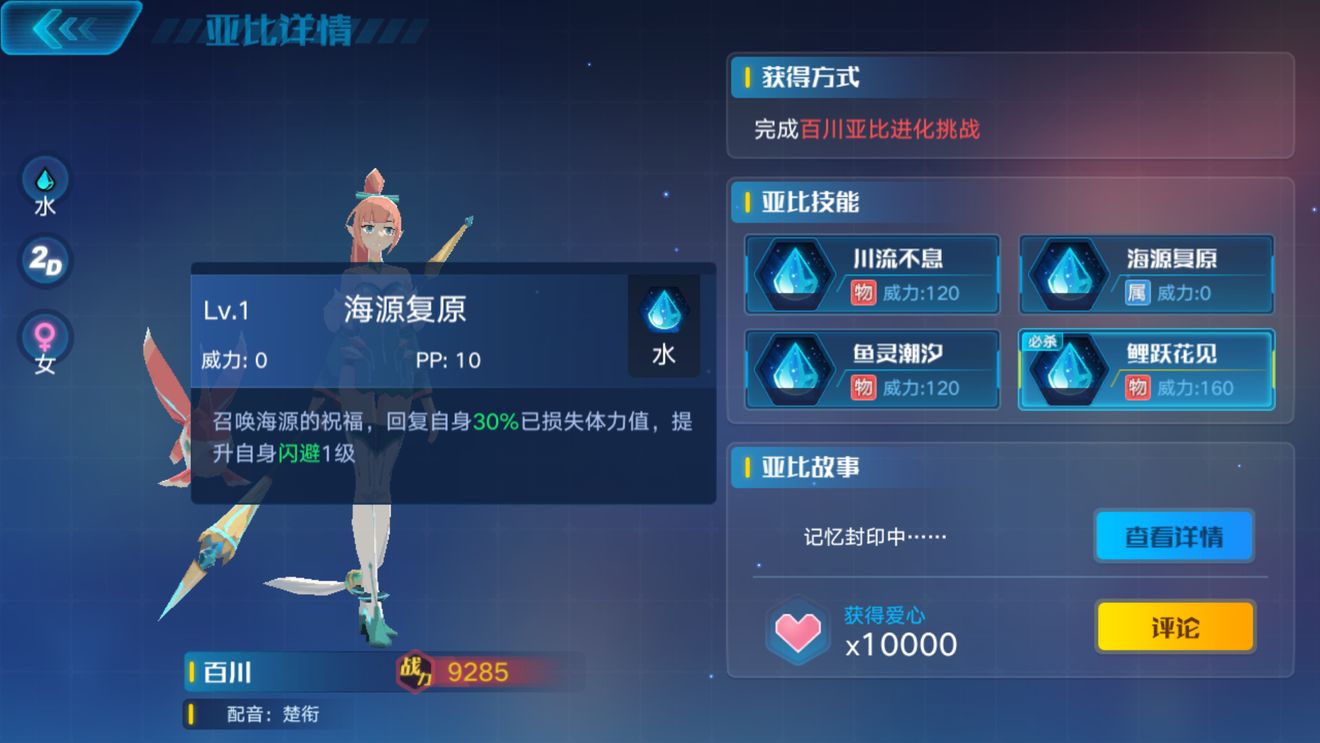The image size is (1320, 743).
Task: Click the water element icon in the sidebar
Action: tap(47, 182)
